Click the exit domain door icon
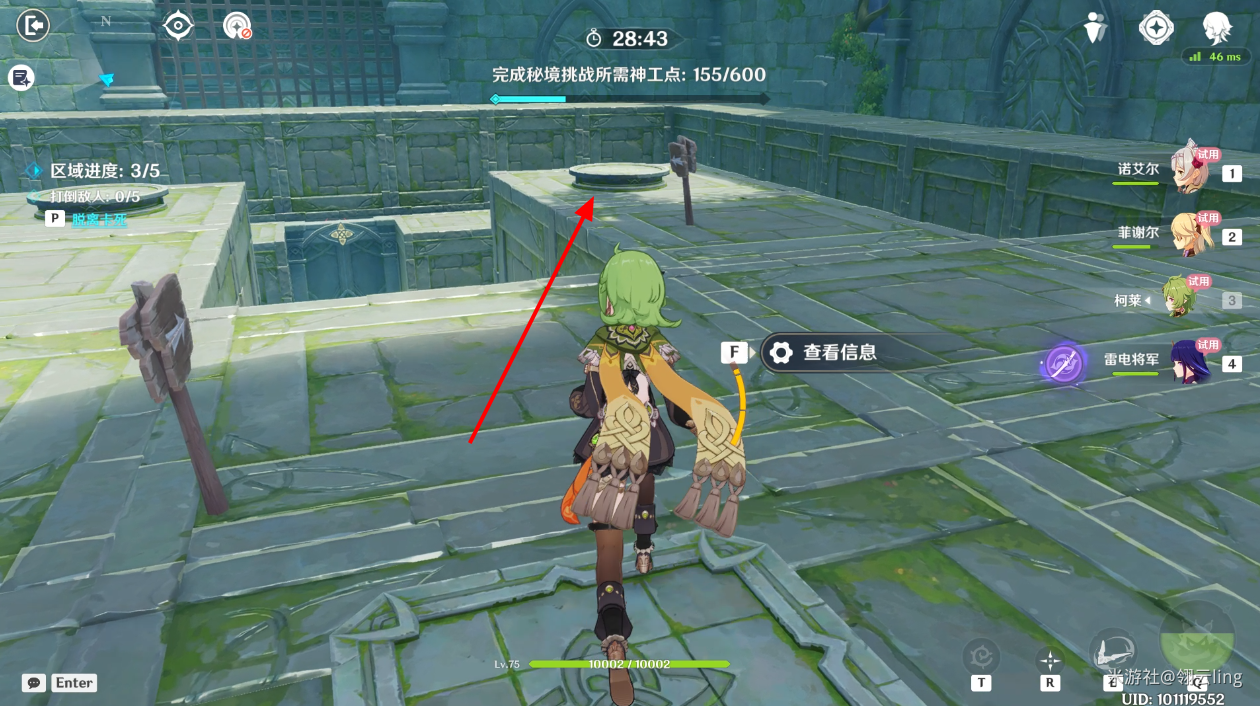 pyautogui.click(x=33, y=25)
